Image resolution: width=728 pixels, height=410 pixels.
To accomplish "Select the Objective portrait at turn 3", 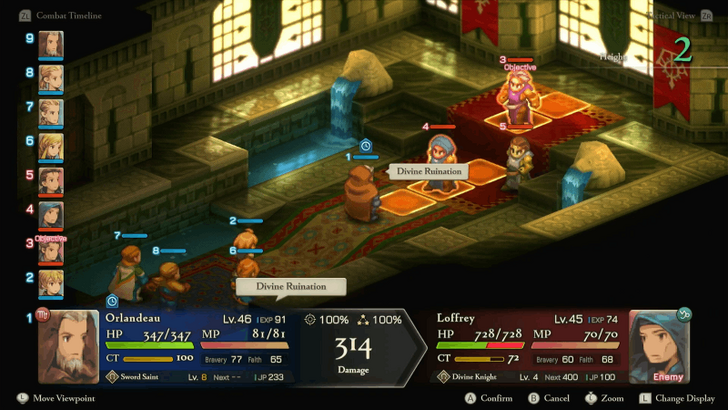I will click(50, 250).
